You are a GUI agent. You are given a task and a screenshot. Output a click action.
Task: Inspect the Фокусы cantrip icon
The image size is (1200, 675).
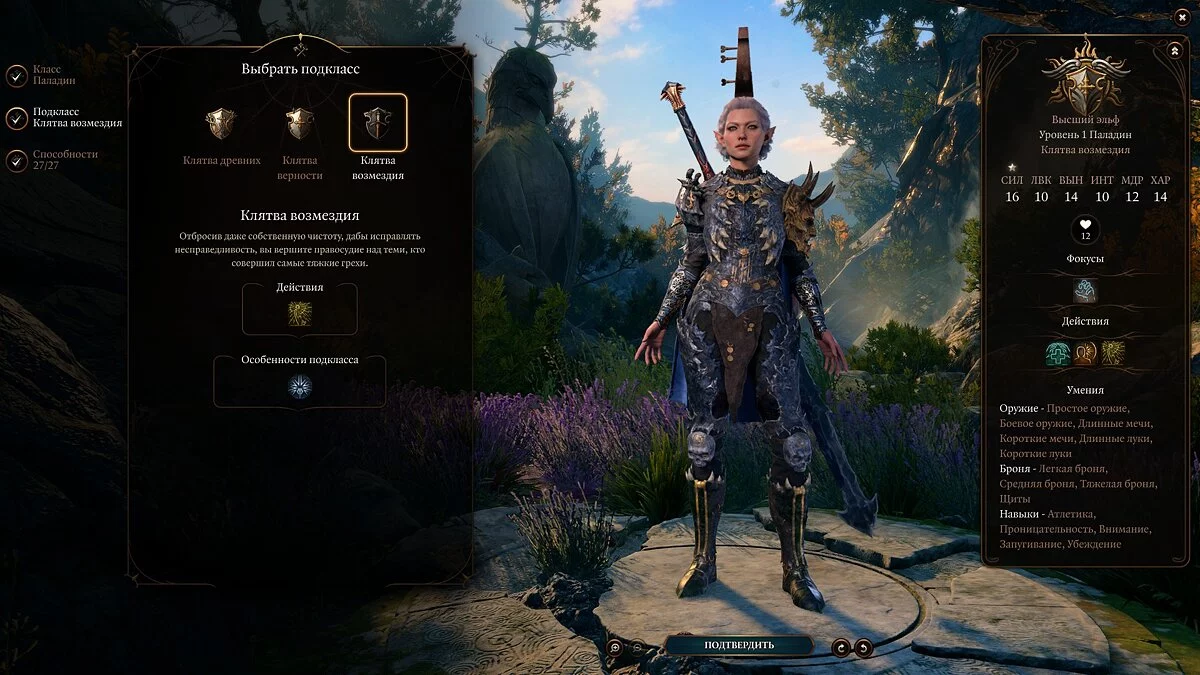[x=1085, y=291]
